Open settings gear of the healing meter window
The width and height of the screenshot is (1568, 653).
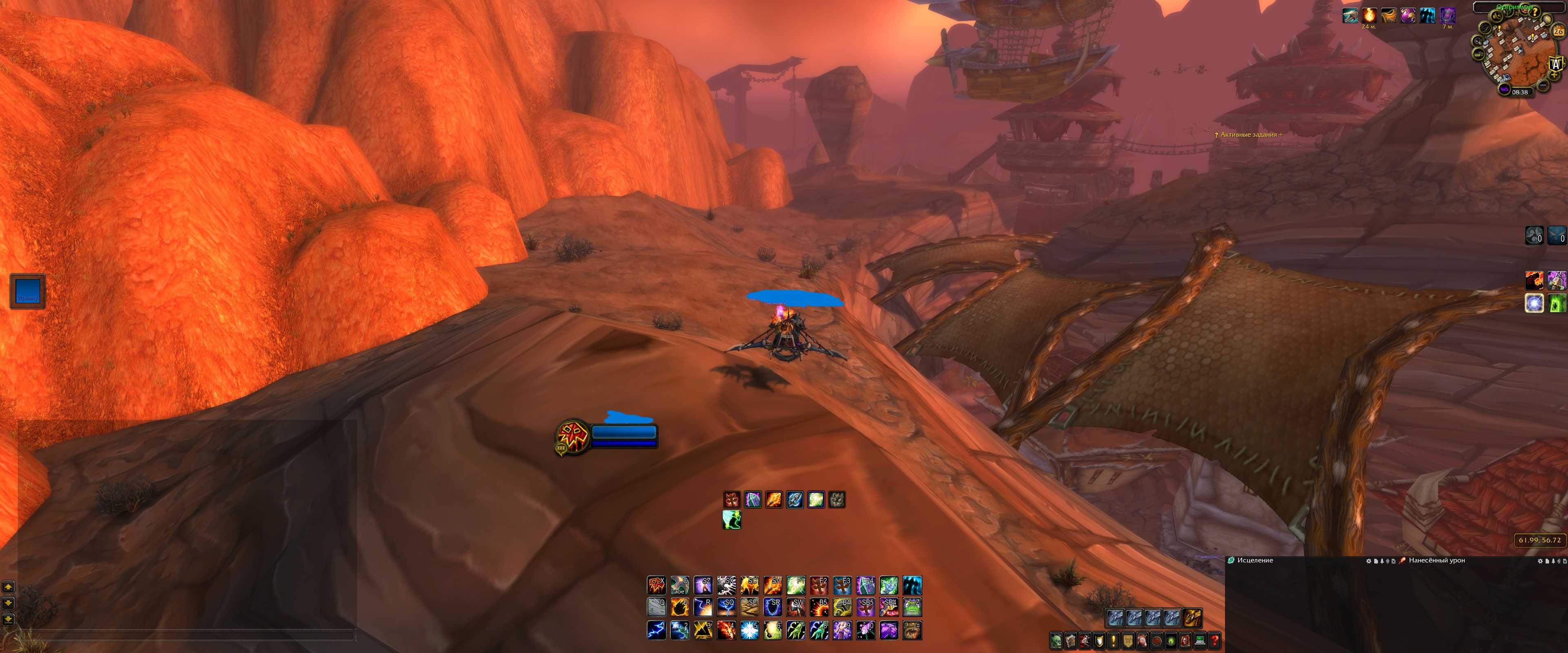point(1369,561)
